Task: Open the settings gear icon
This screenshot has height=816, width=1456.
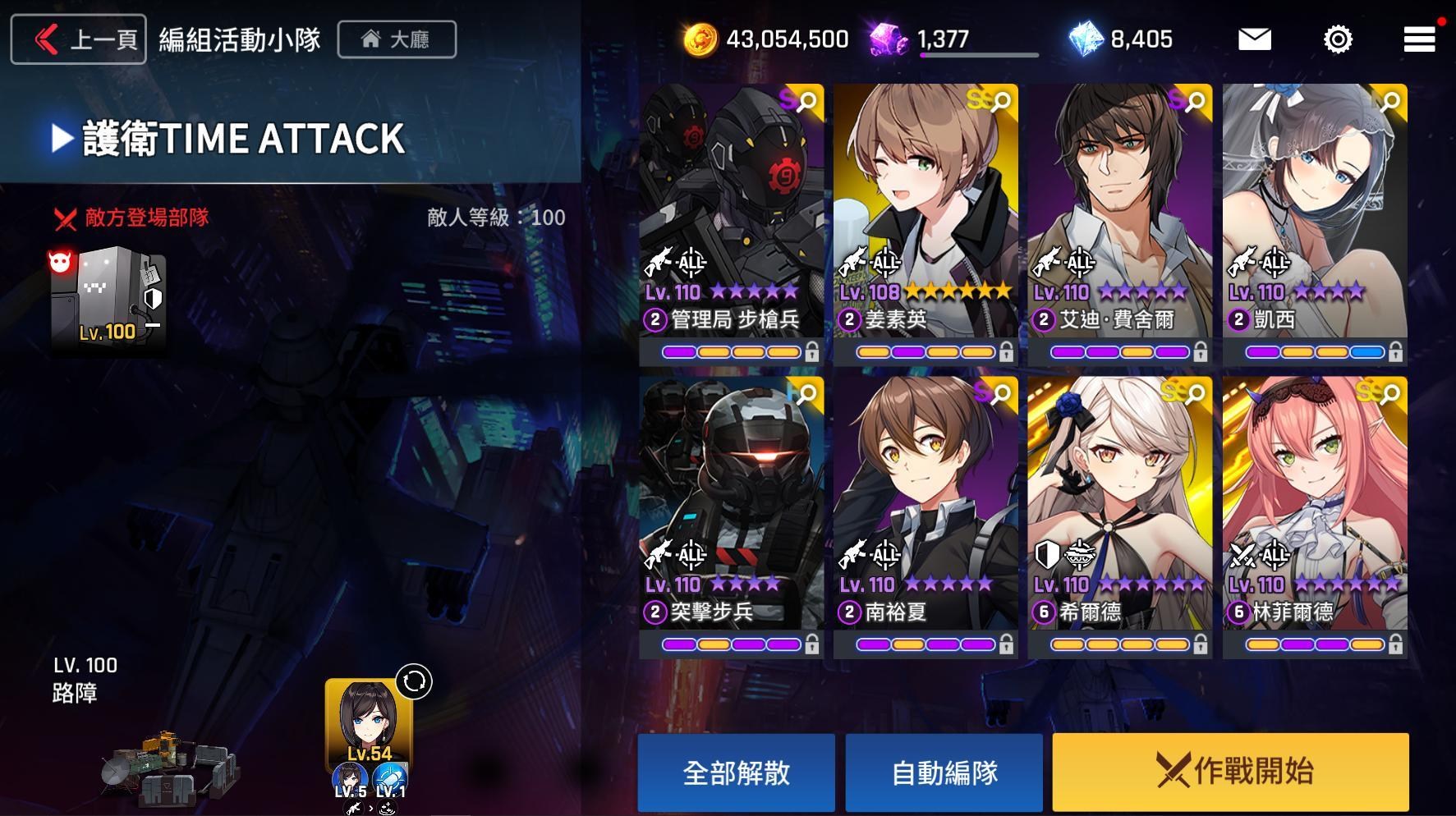Action: (1338, 39)
